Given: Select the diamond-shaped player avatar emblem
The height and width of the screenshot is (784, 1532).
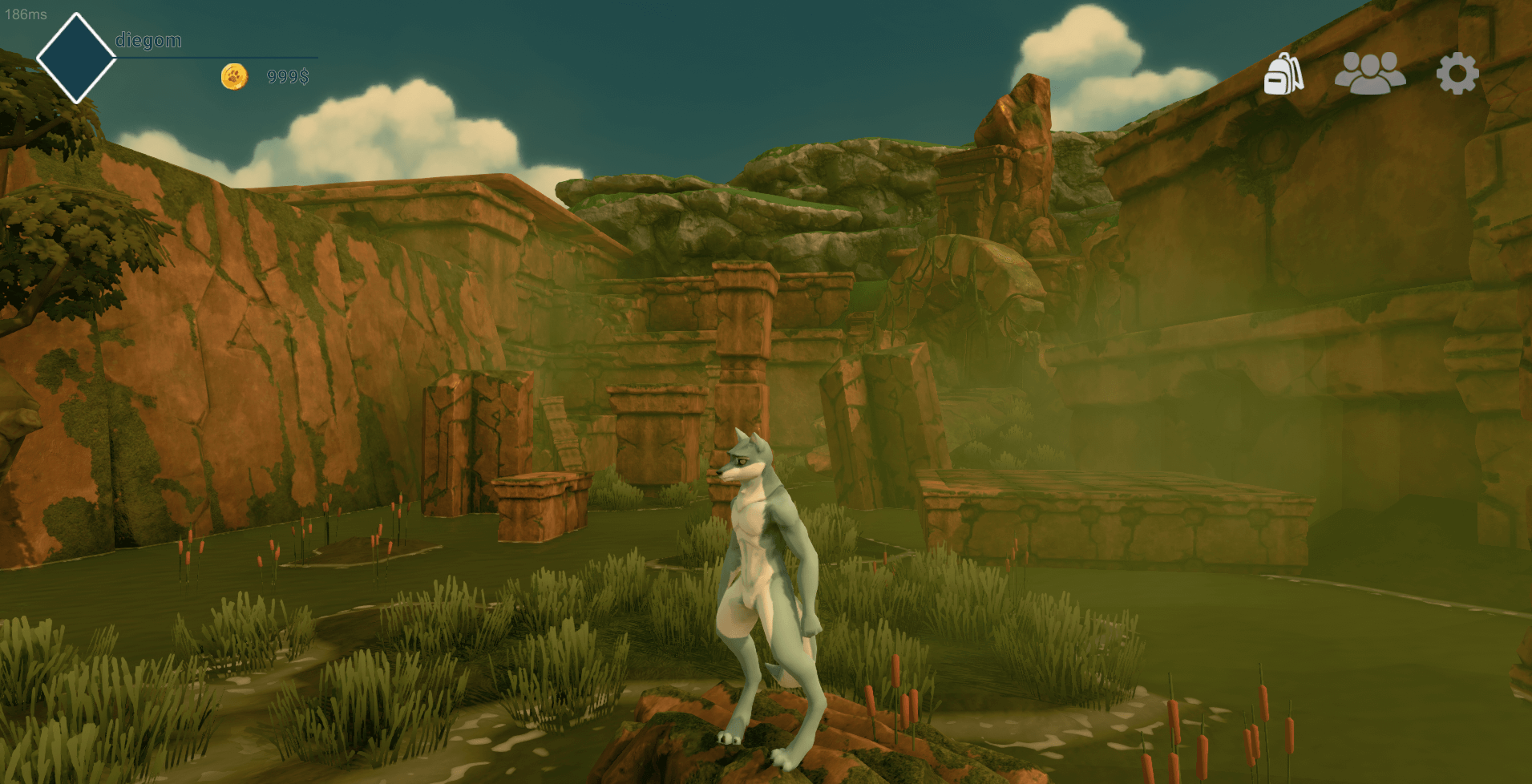Looking at the screenshot, I should (76, 59).
